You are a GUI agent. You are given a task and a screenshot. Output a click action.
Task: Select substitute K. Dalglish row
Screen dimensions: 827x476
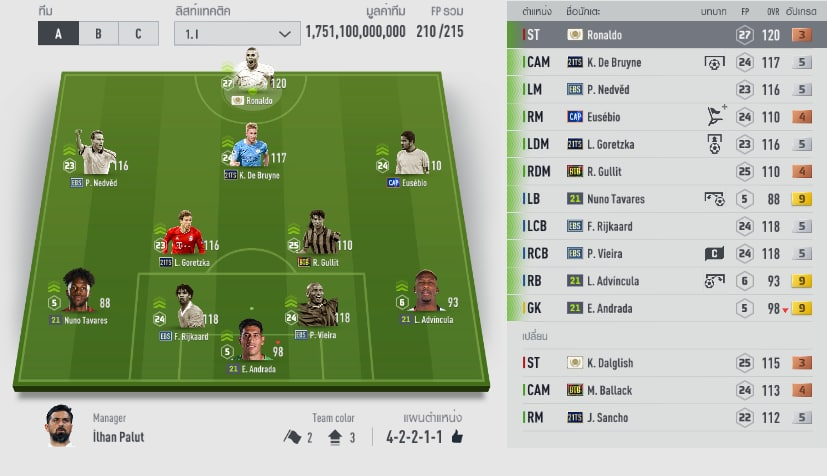pos(666,363)
